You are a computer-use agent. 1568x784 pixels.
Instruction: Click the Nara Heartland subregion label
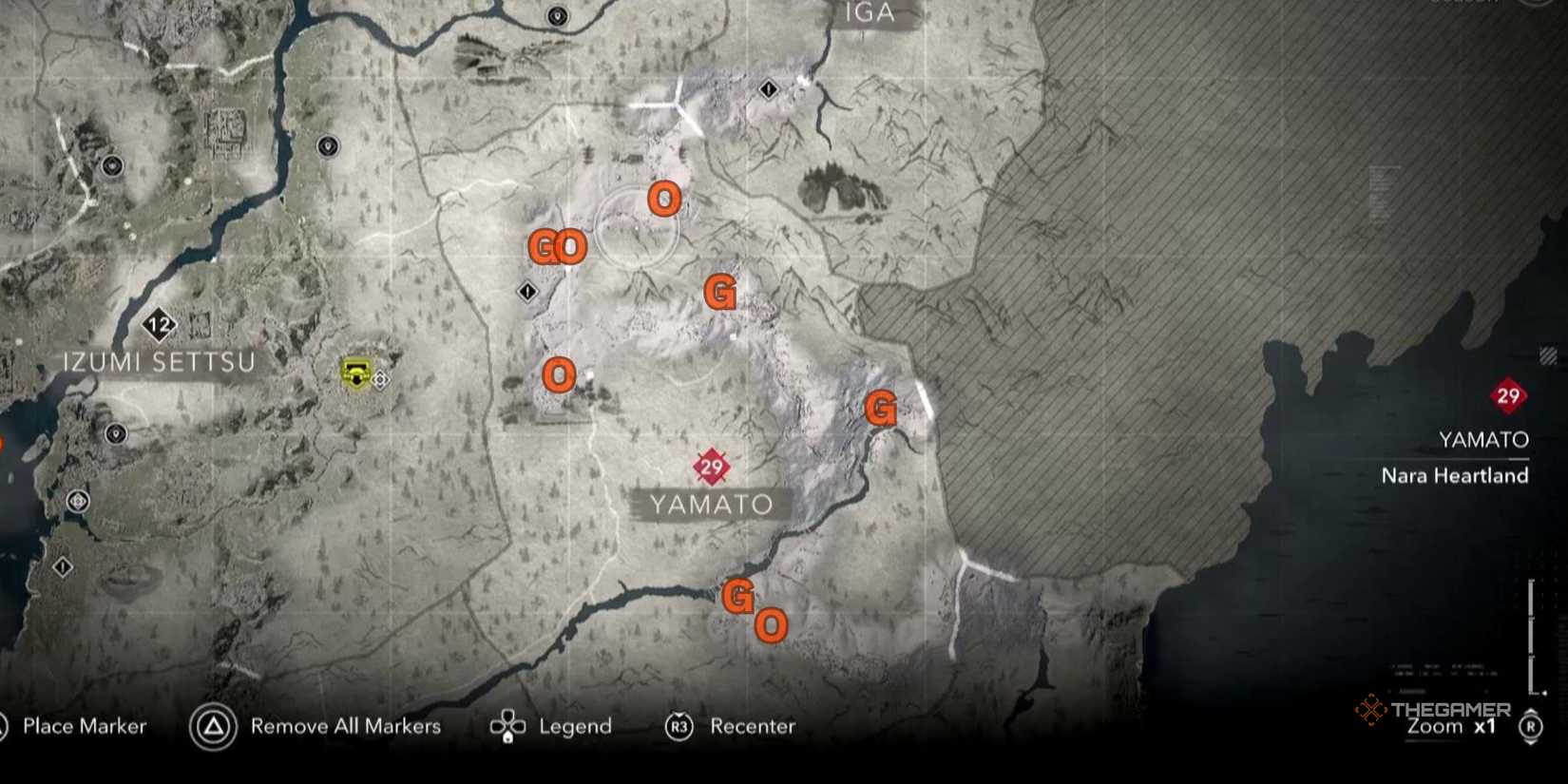pyautogui.click(x=1456, y=476)
